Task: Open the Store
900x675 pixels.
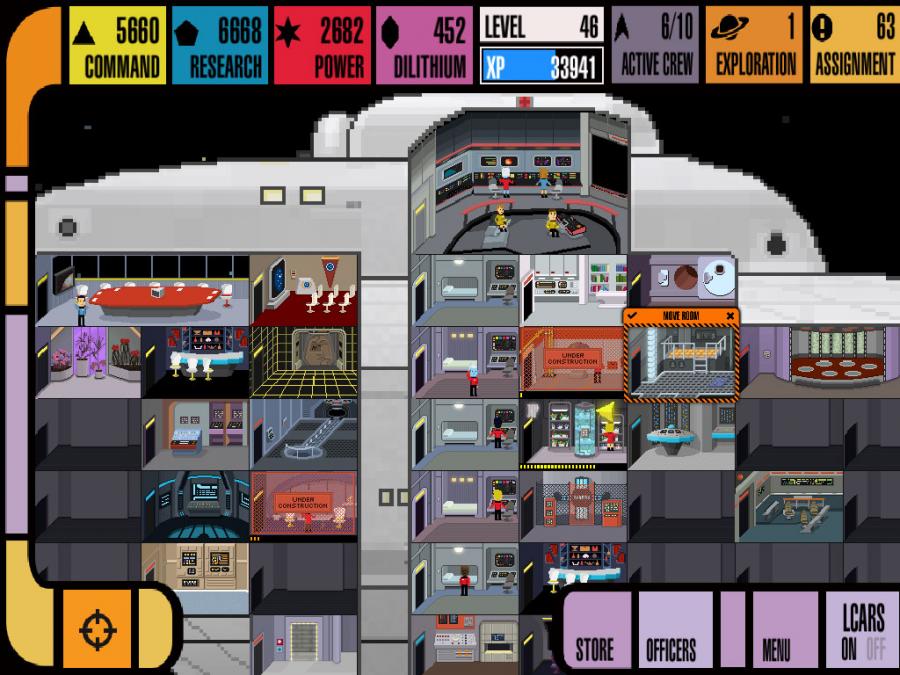Action: pos(594,628)
